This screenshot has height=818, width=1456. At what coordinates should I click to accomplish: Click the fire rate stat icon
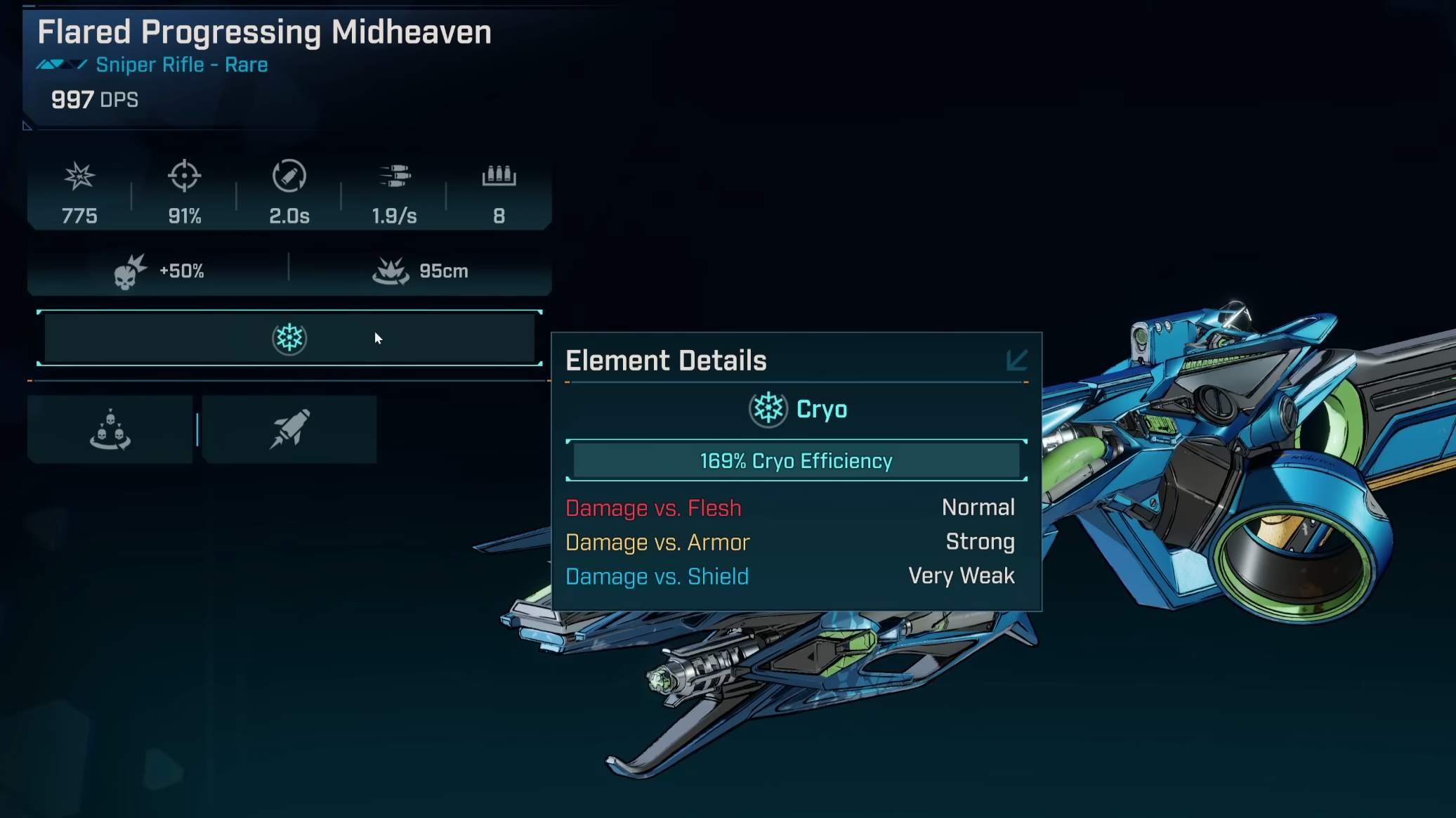point(394,176)
